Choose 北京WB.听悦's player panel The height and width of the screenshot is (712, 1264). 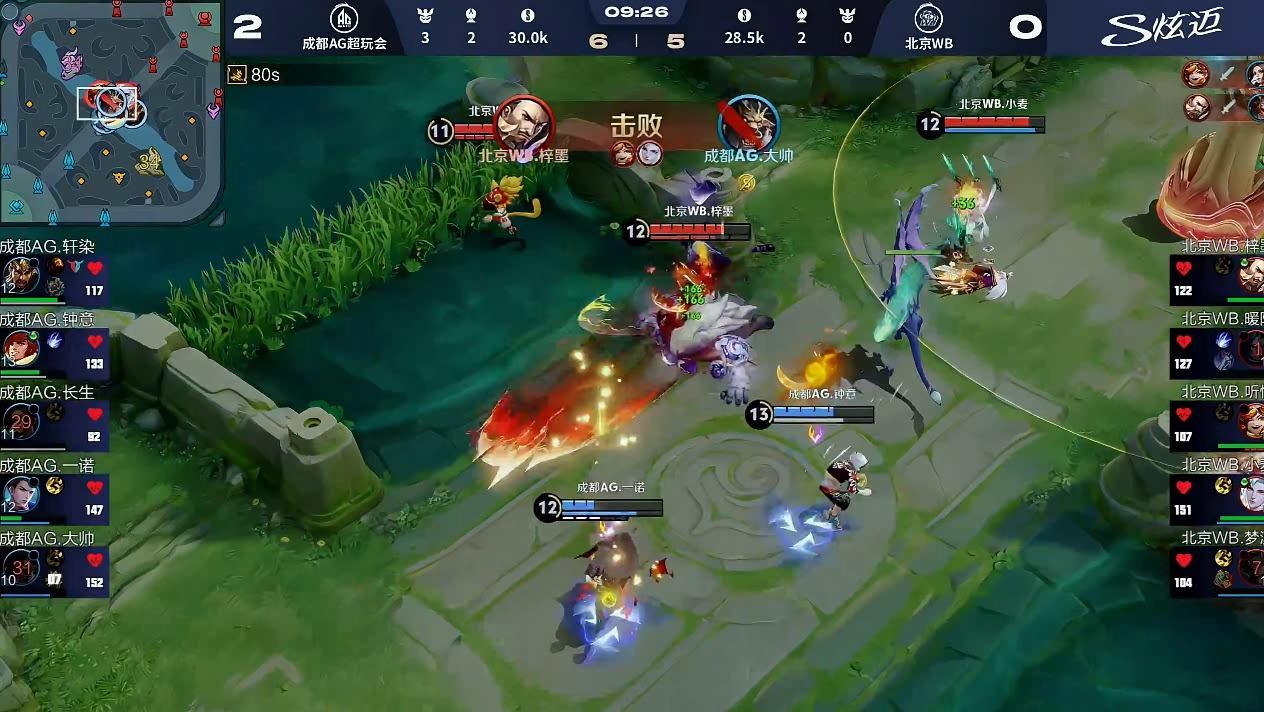point(1218,420)
